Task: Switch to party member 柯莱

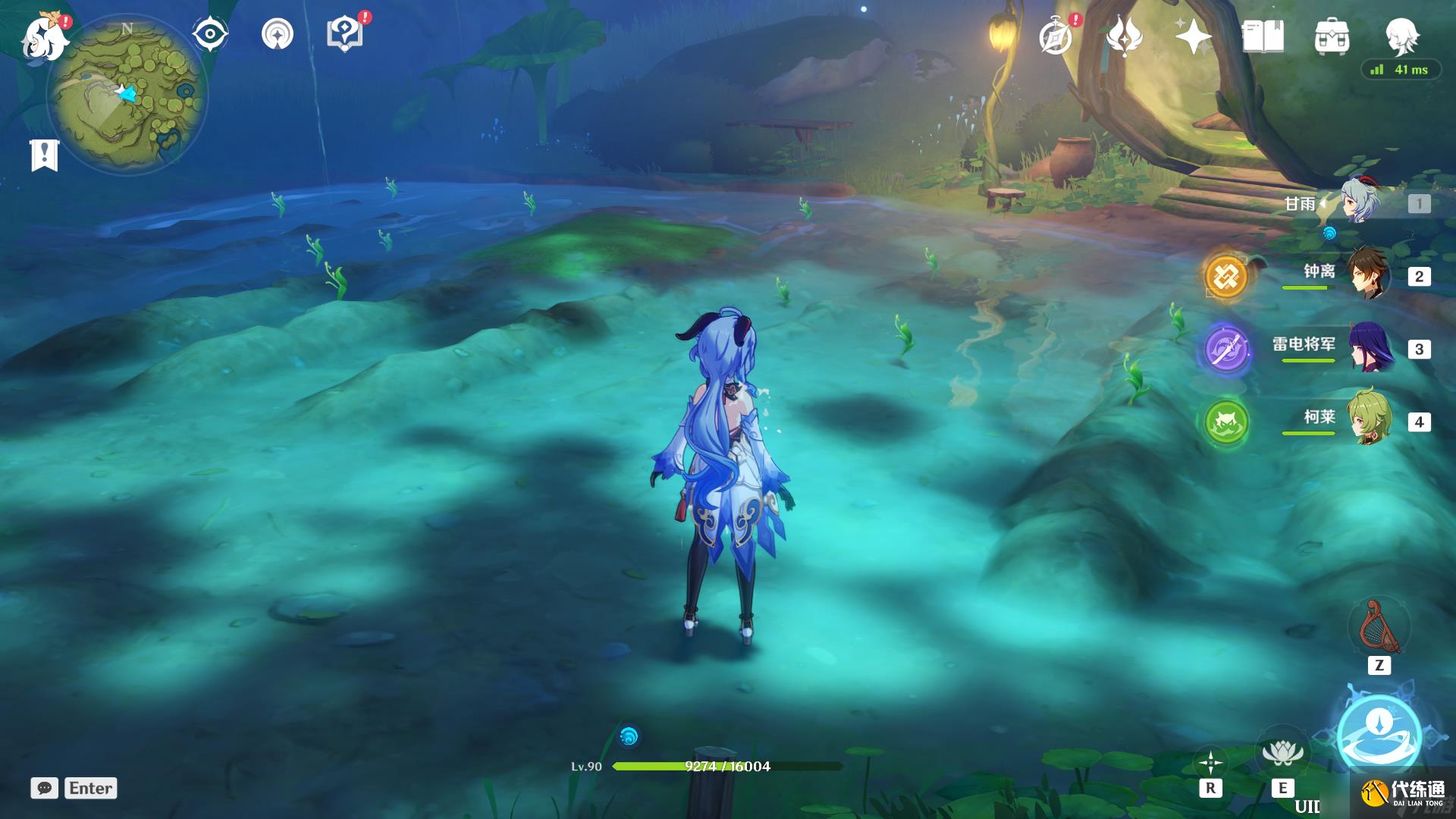Action: click(1367, 419)
